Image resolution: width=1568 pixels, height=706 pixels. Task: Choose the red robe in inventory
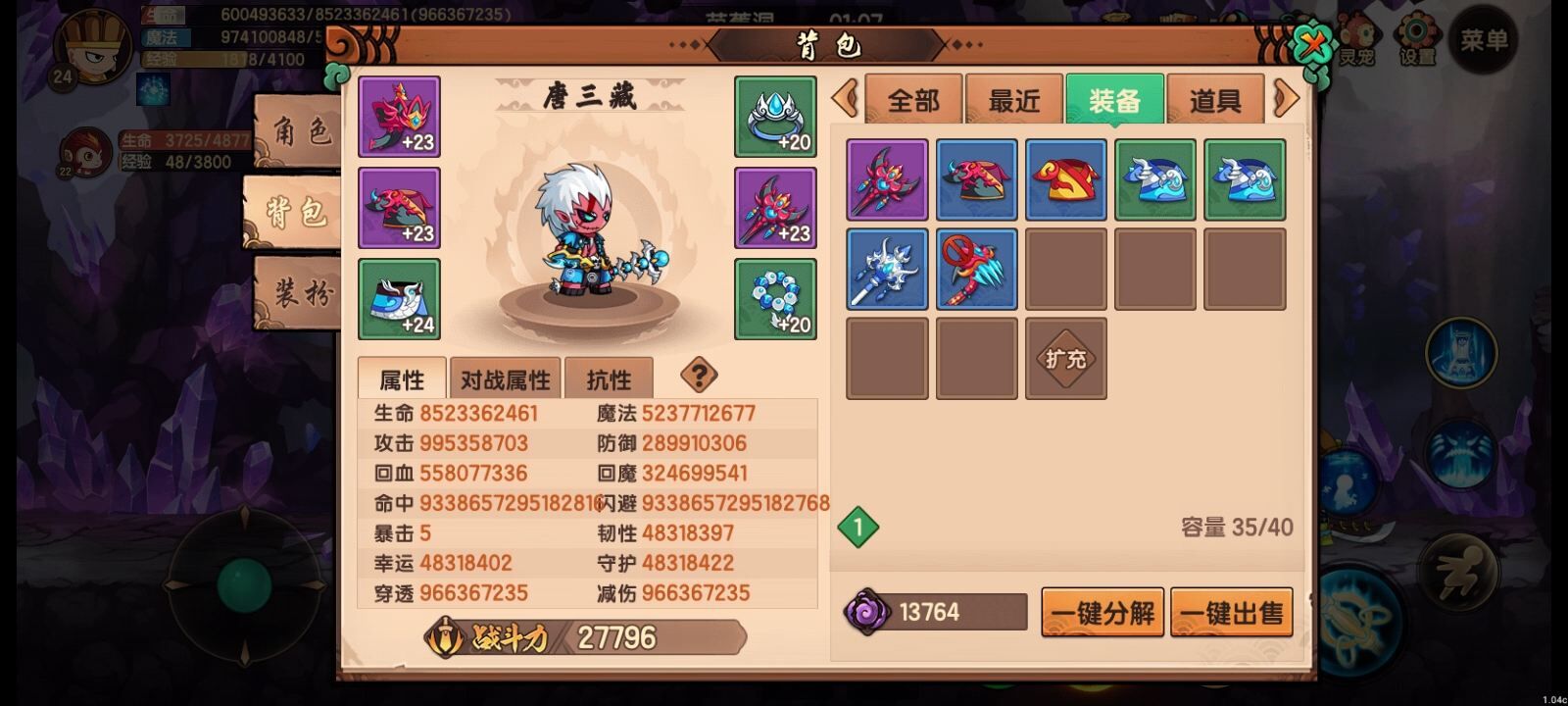coord(1065,179)
